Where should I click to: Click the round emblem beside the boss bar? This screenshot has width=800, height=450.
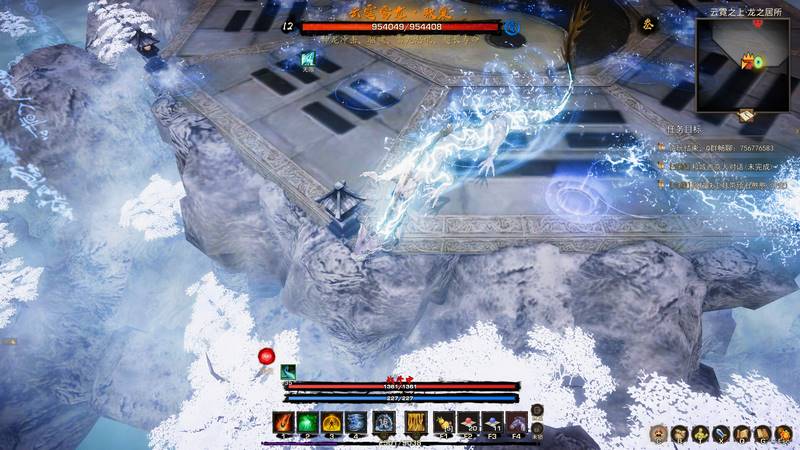pyautogui.click(x=512, y=27)
